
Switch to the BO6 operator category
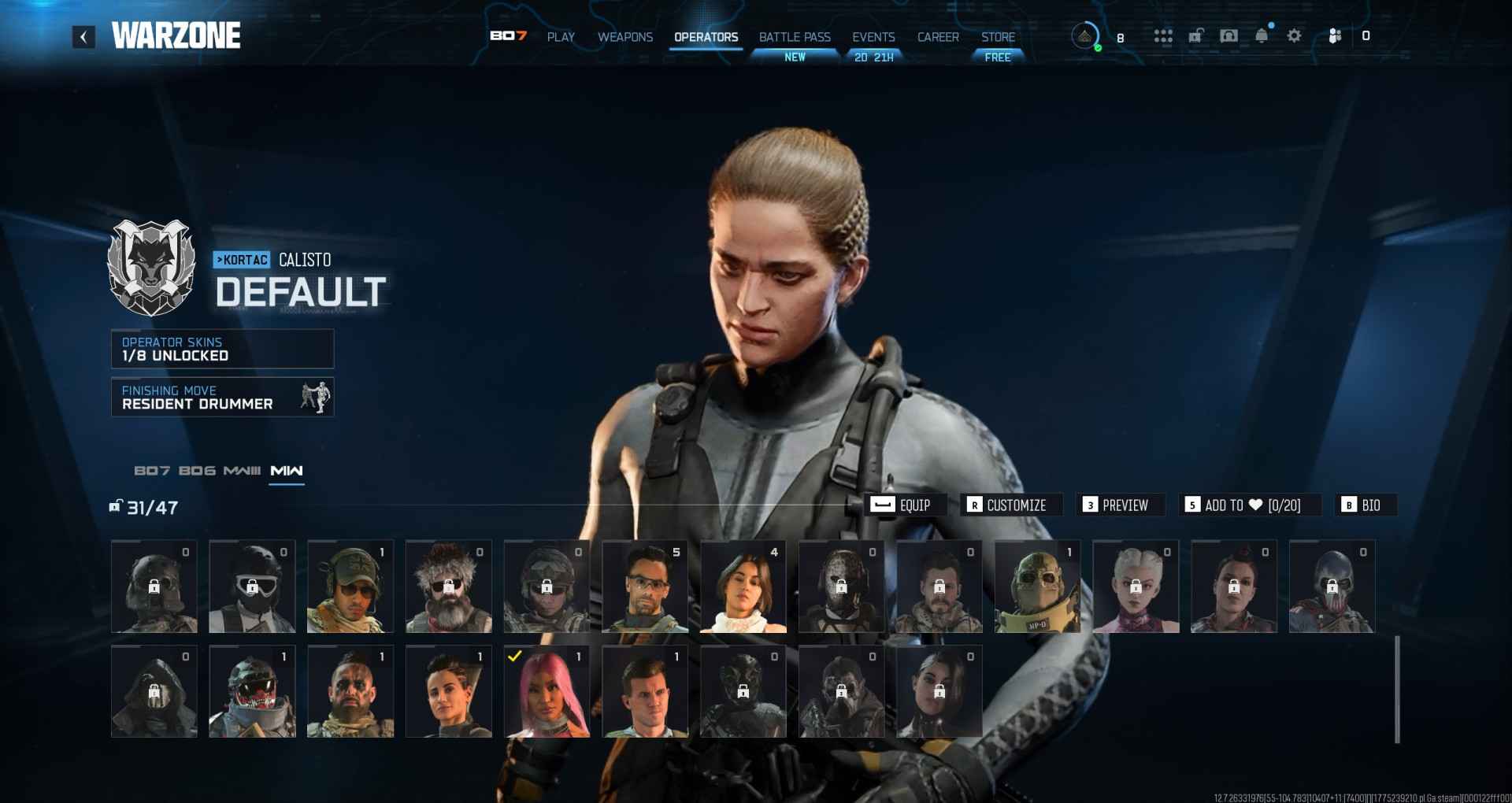click(197, 471)
